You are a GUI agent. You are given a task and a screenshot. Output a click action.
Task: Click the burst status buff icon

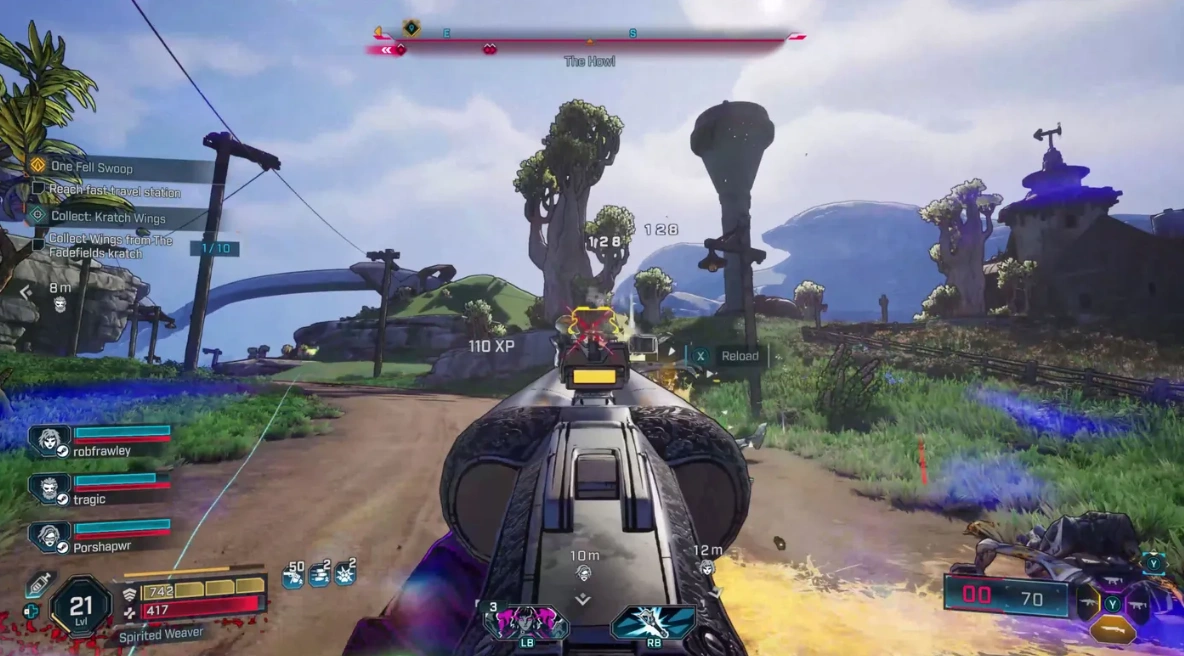(346, 574)
